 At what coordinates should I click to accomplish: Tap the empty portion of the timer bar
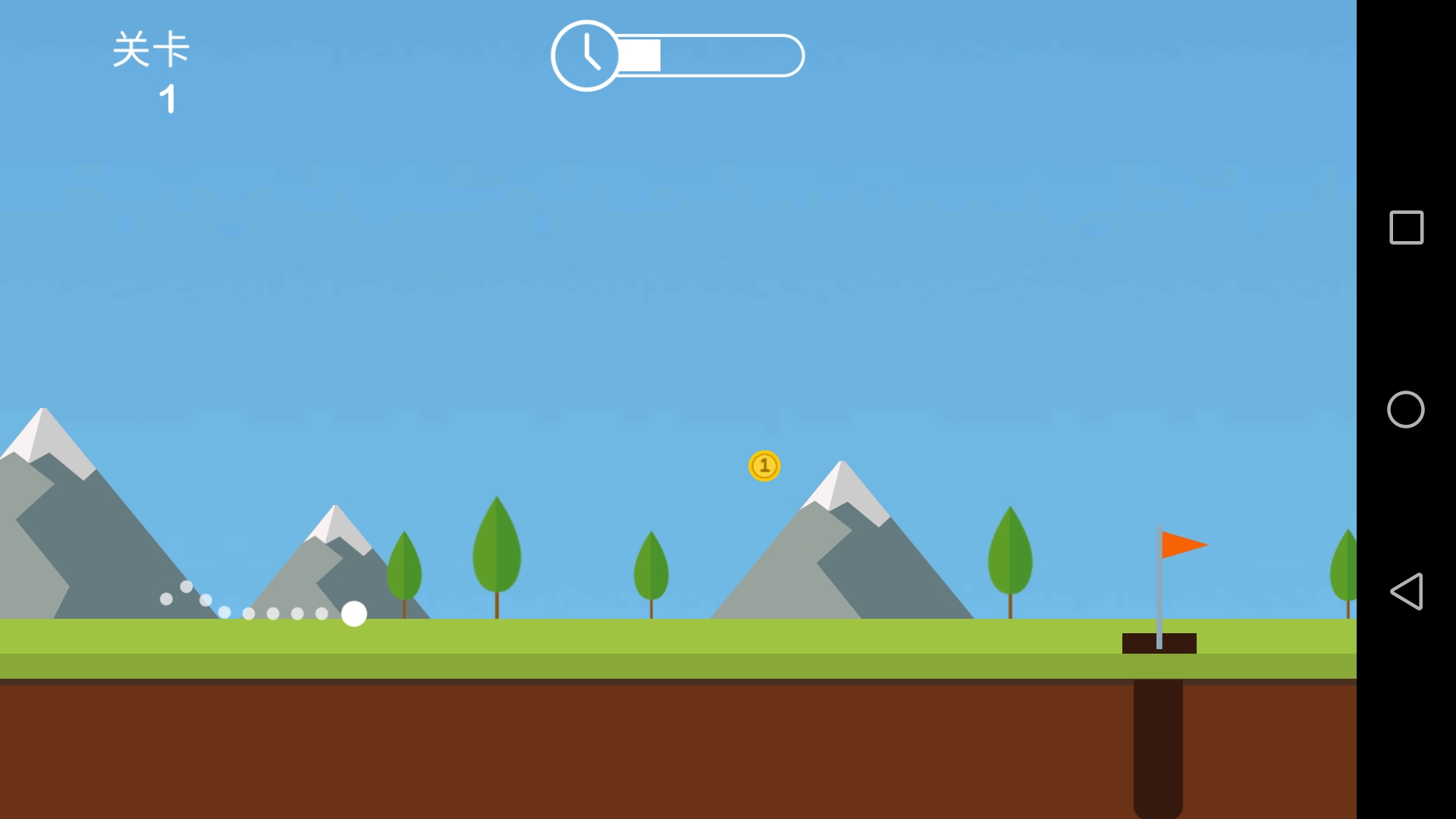728,55
